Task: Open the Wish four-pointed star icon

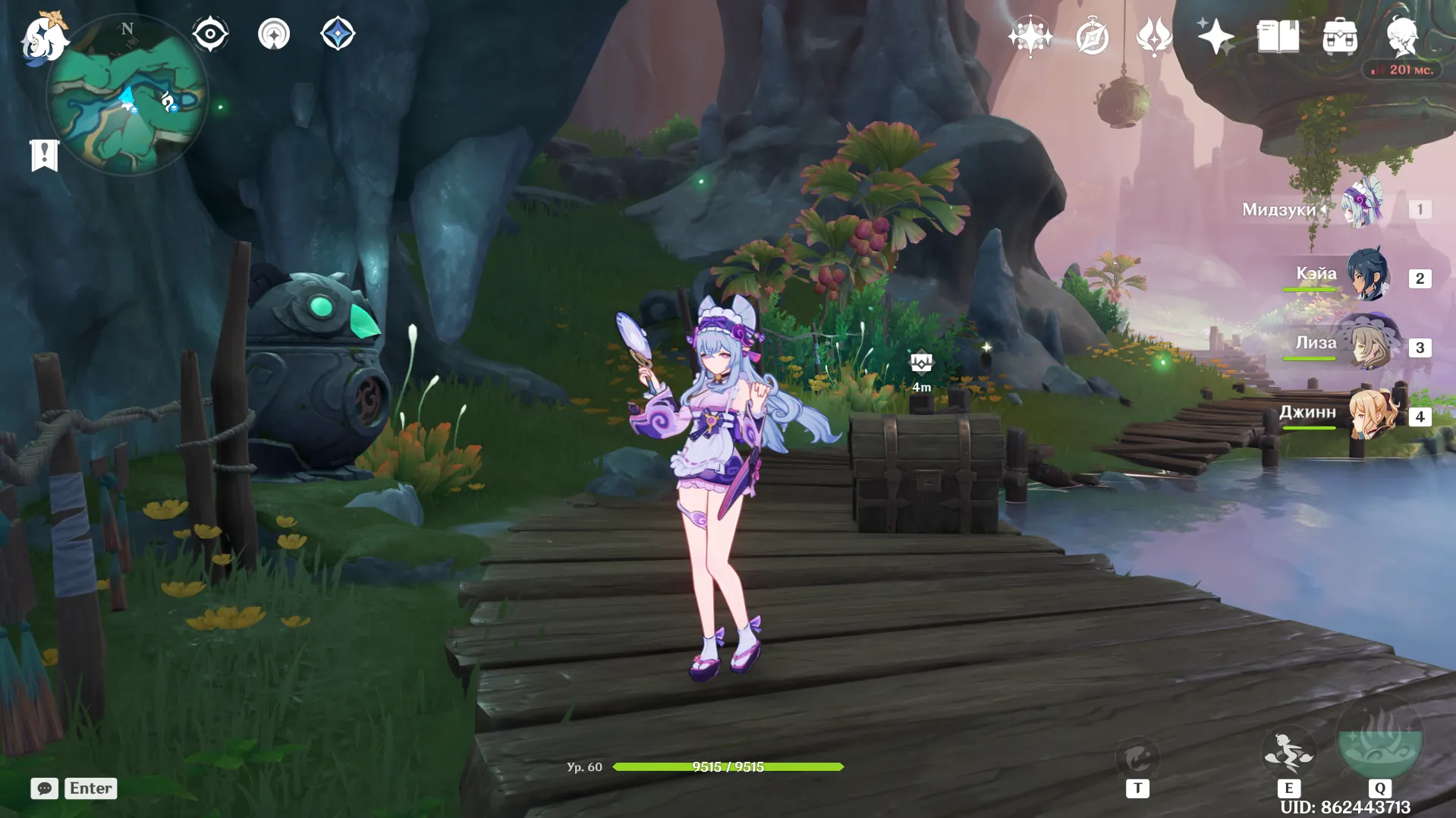Action: click(1215, 36)
